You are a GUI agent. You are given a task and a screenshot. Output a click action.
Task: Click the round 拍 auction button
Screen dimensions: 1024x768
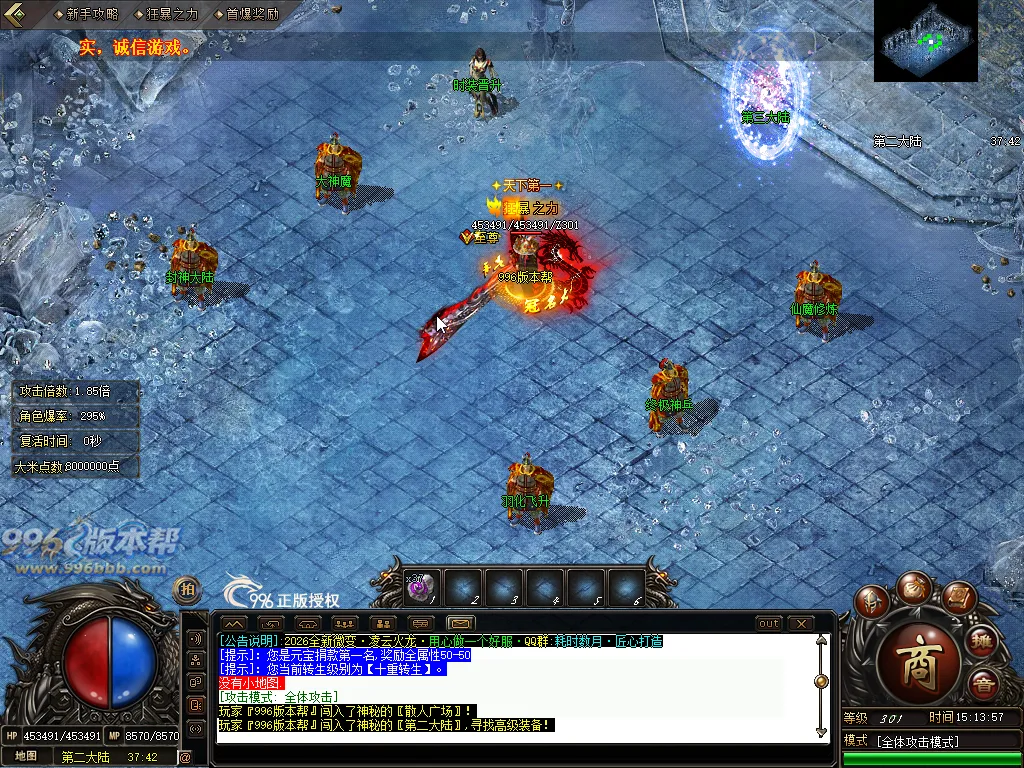187,590
